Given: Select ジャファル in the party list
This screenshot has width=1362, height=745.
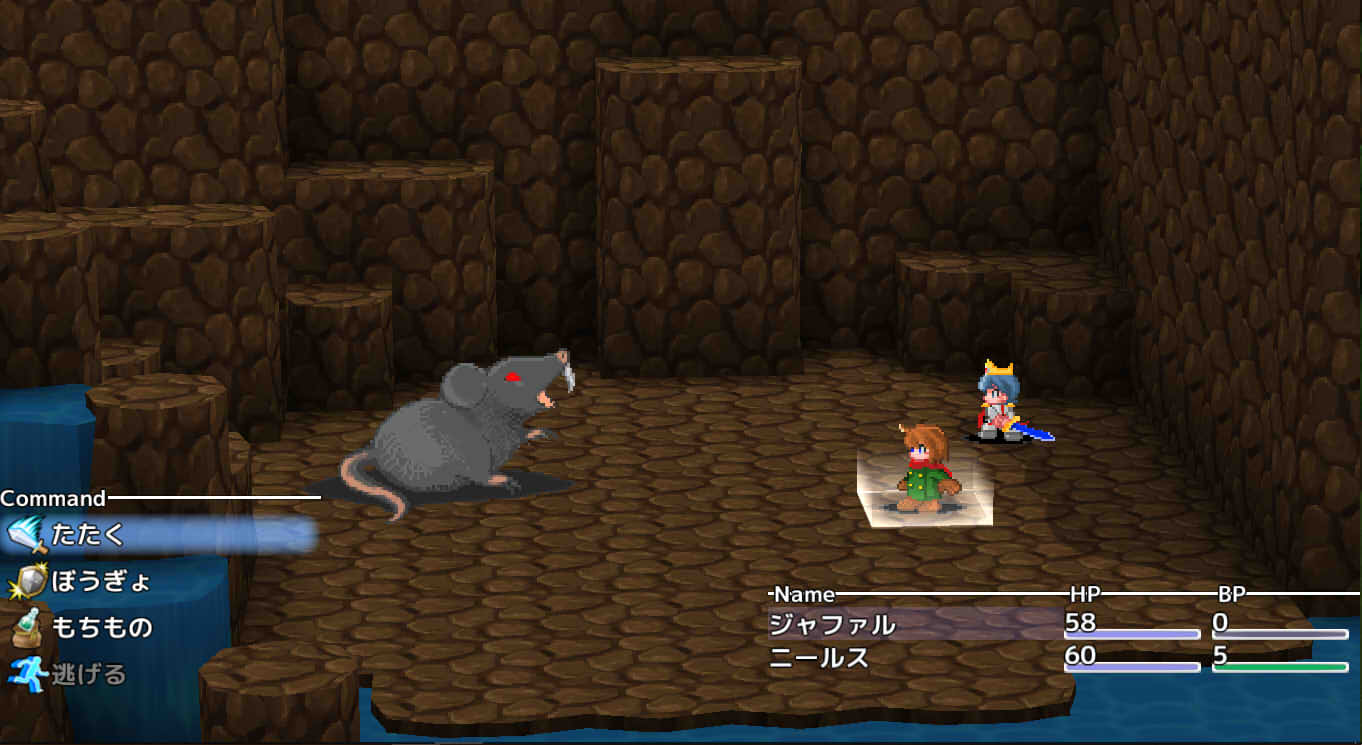Looking at the screenshot, I should [x=832, y=625].
